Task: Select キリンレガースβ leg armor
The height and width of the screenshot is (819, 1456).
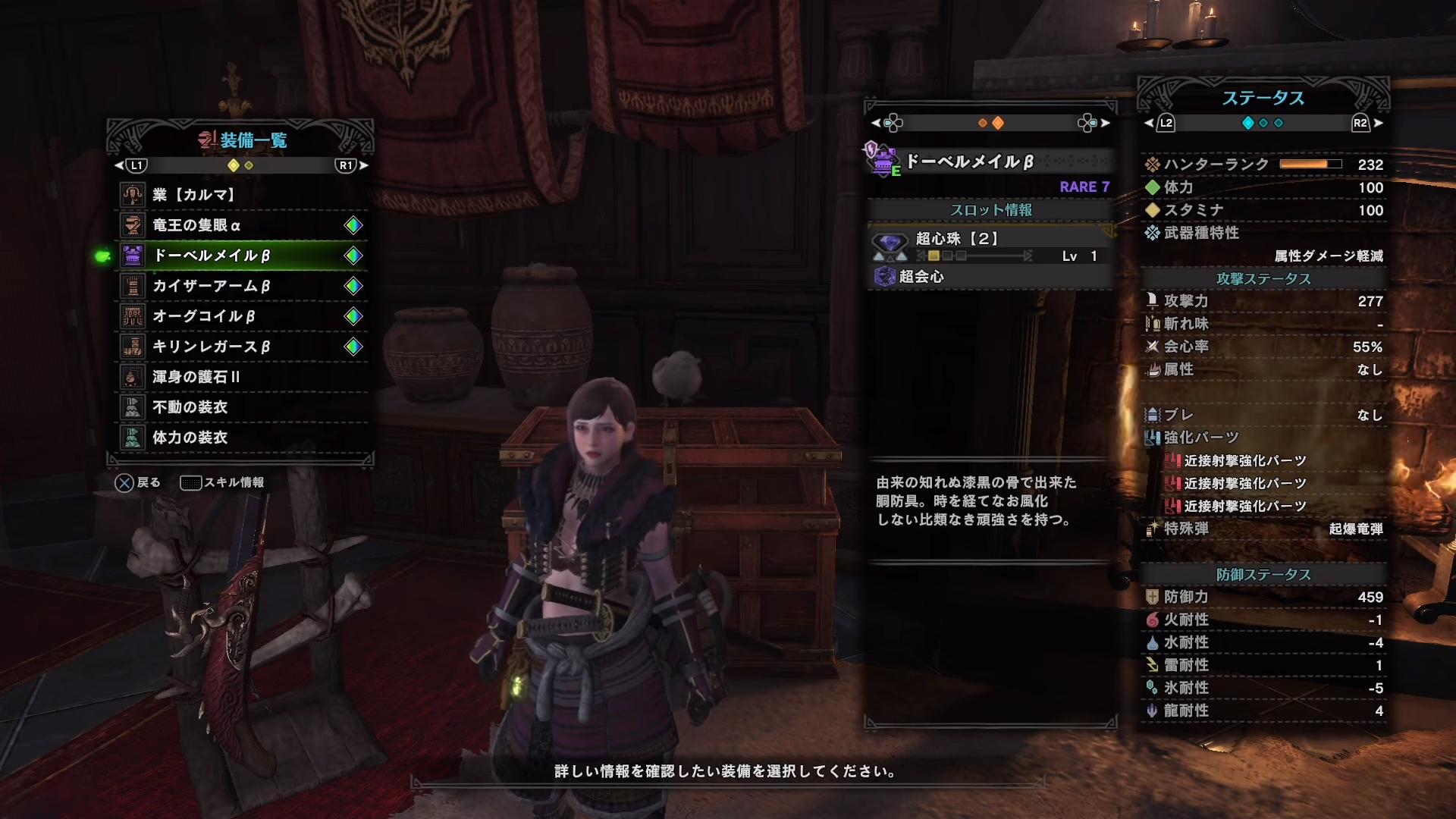Action: point(241,347)
